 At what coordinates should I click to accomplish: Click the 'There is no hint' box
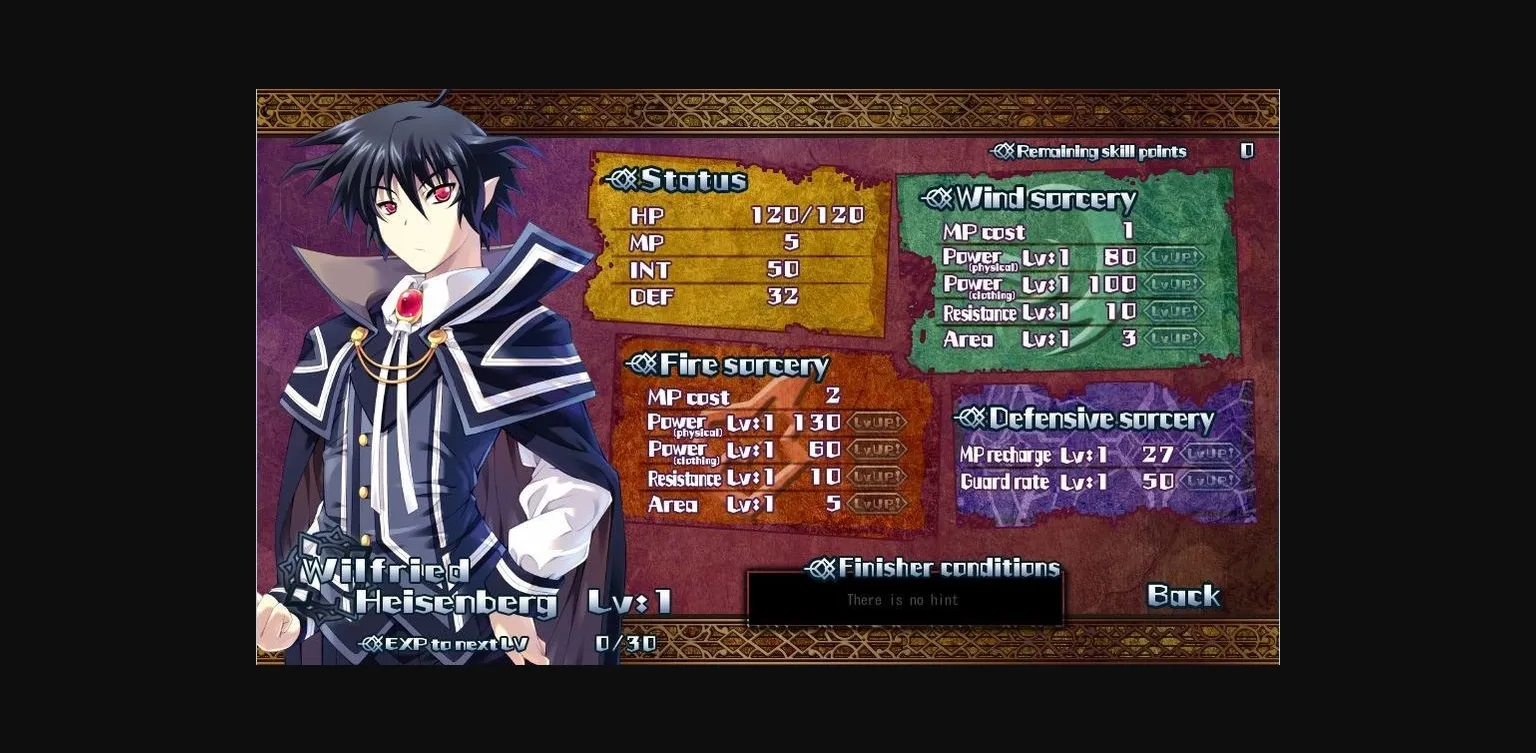click(905, 600)
